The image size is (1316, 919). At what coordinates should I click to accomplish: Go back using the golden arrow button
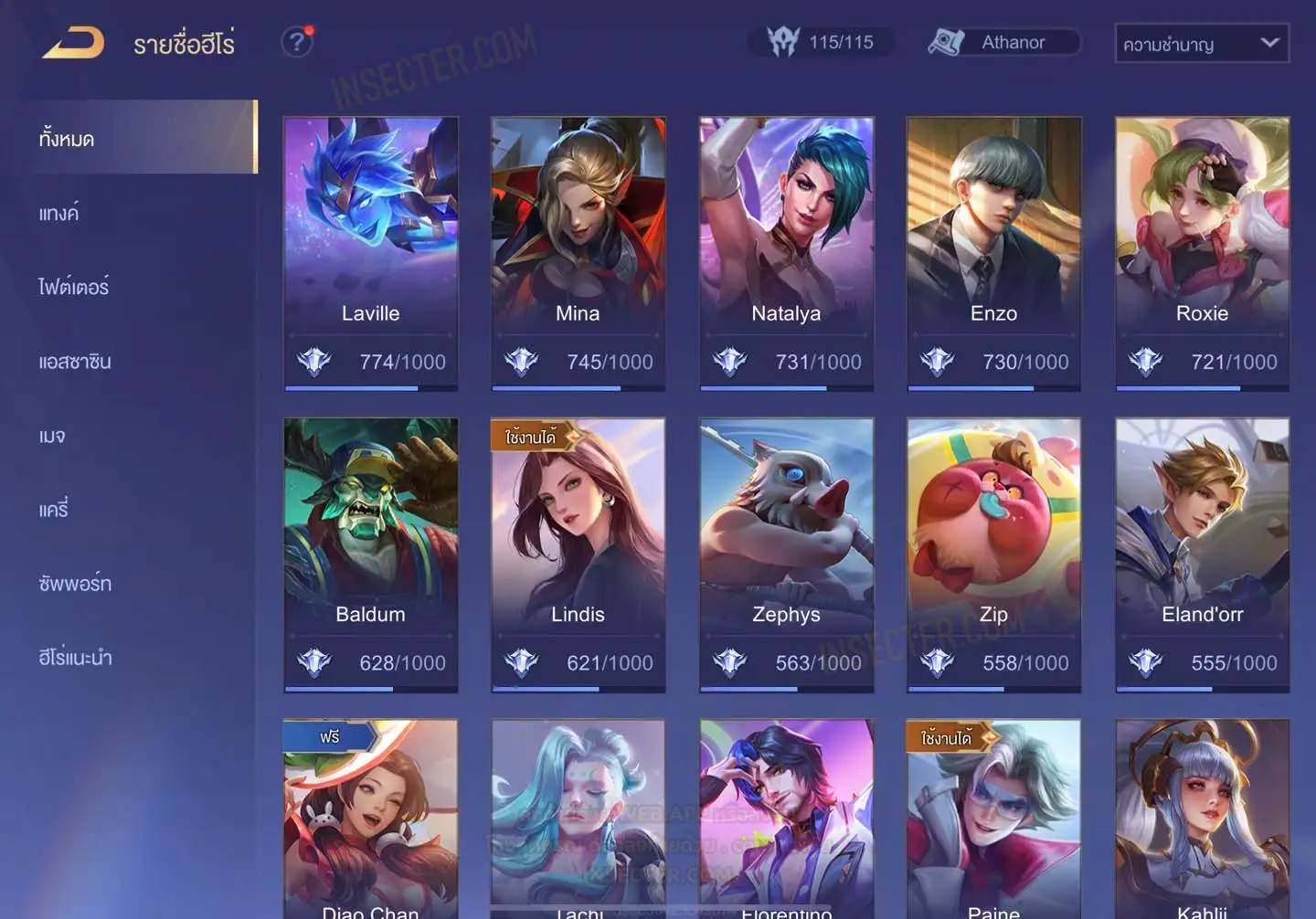pos(73,43)
